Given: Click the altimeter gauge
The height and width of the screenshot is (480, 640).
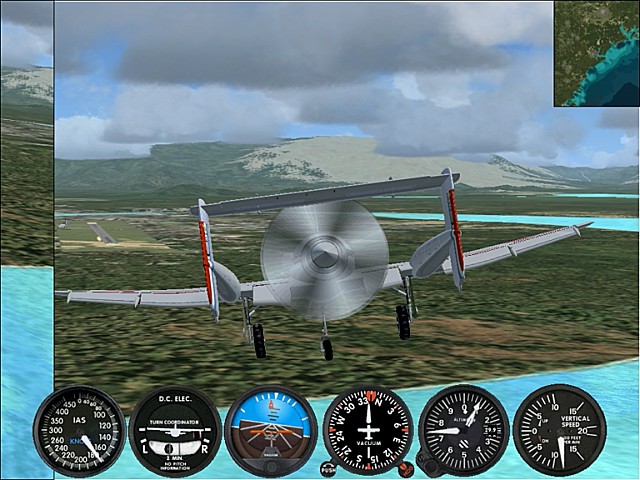Looking at the screenshot, I should [463, 430].
